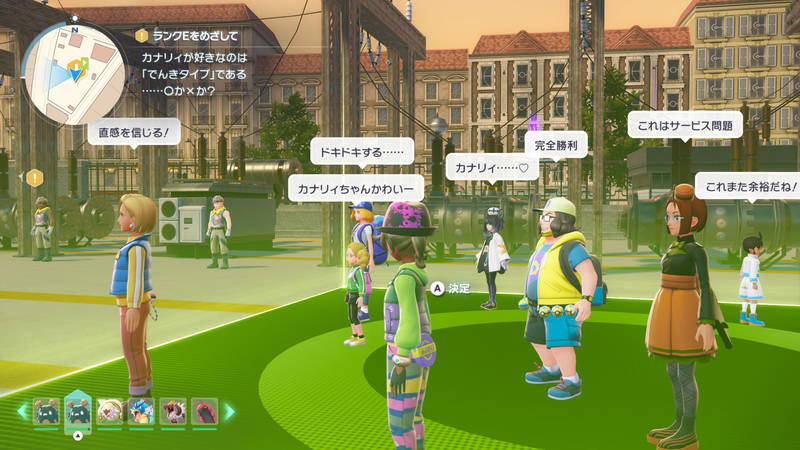Select the highlighted dark green Pokémon slot
Image resolution: width=800 pixels, height=450 pixels.
78,410
